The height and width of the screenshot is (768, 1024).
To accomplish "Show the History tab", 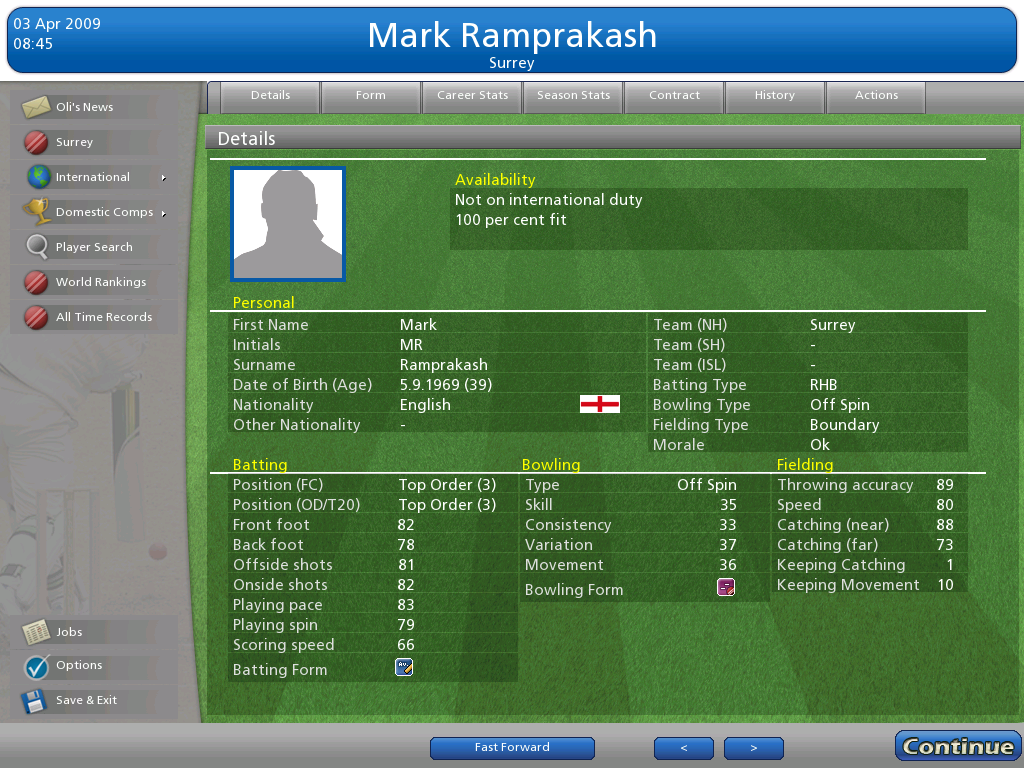I will 775,96.
